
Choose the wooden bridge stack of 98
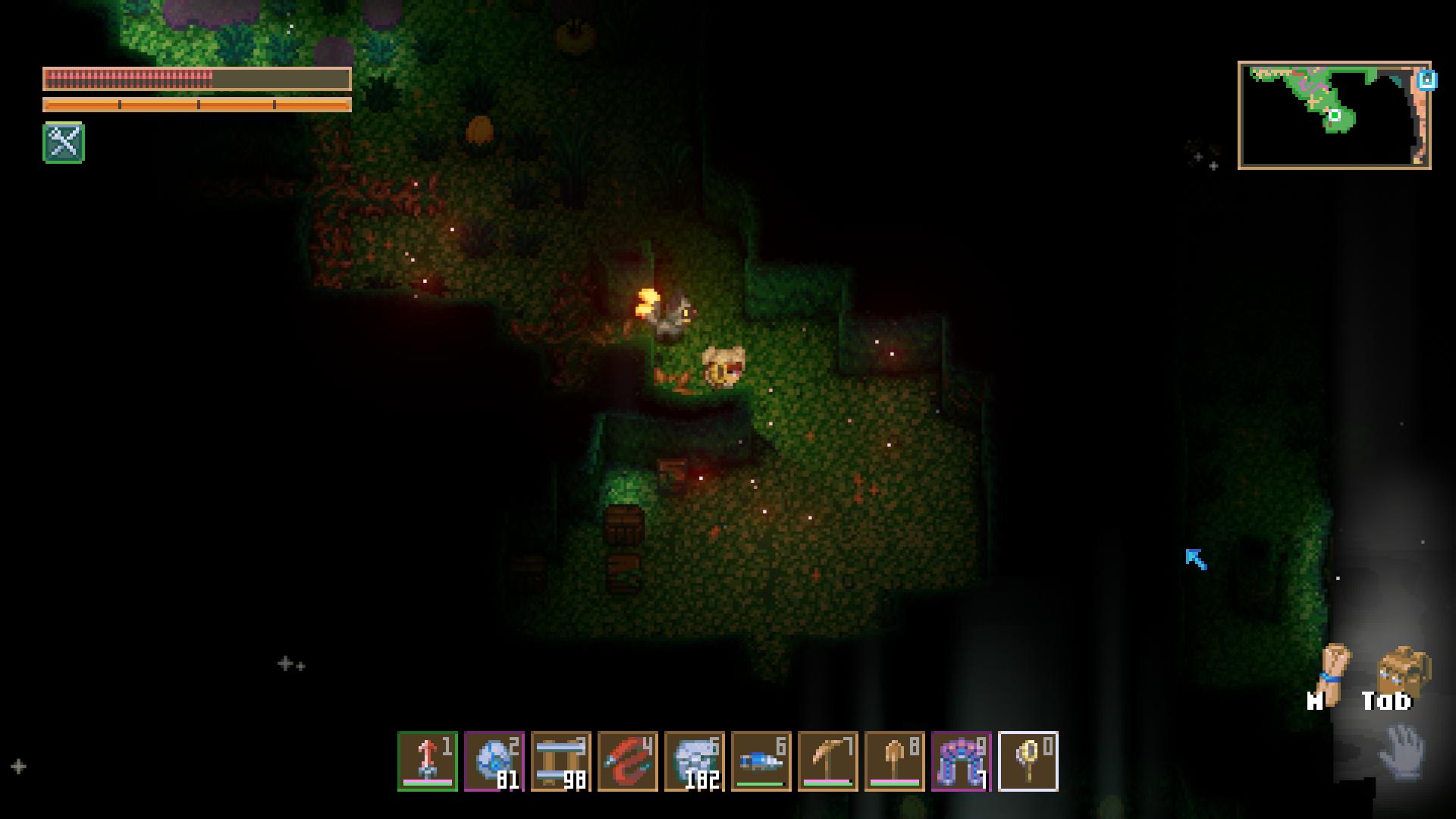561,761
